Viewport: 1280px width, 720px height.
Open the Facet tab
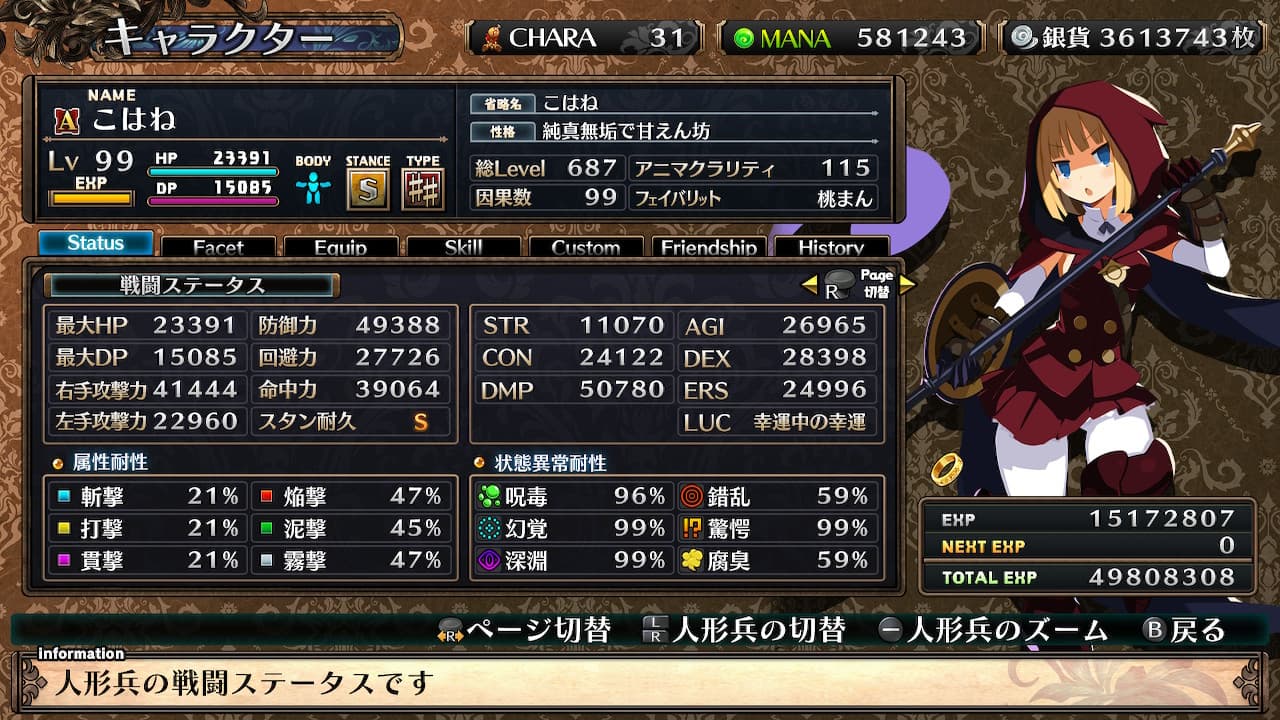pyautogui.click(x=218, y=247)
